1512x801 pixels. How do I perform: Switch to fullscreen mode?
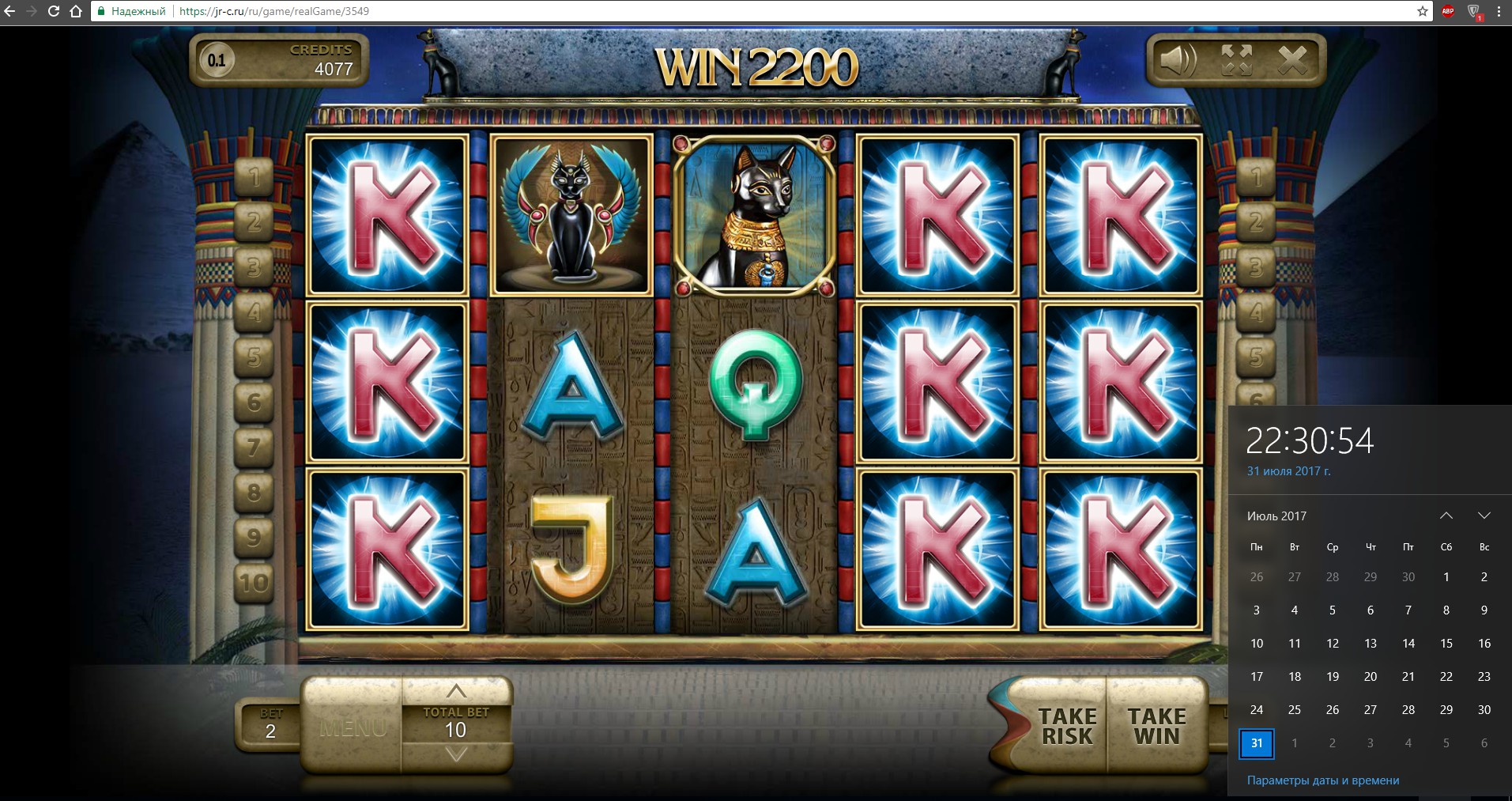pyautogui.click(x=1236, y=60)
